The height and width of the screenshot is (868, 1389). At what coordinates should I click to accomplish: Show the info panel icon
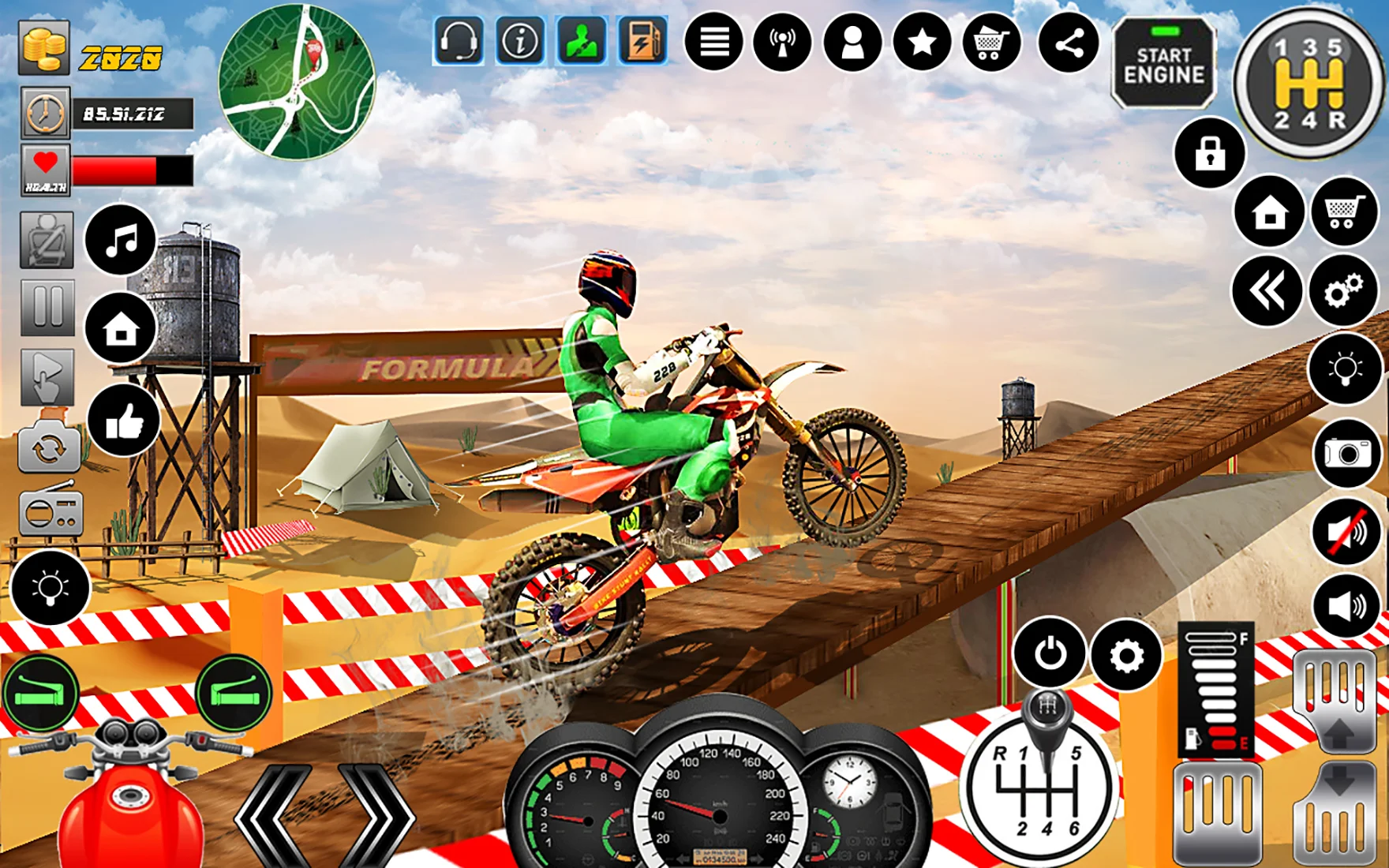(x=520, y=41)
